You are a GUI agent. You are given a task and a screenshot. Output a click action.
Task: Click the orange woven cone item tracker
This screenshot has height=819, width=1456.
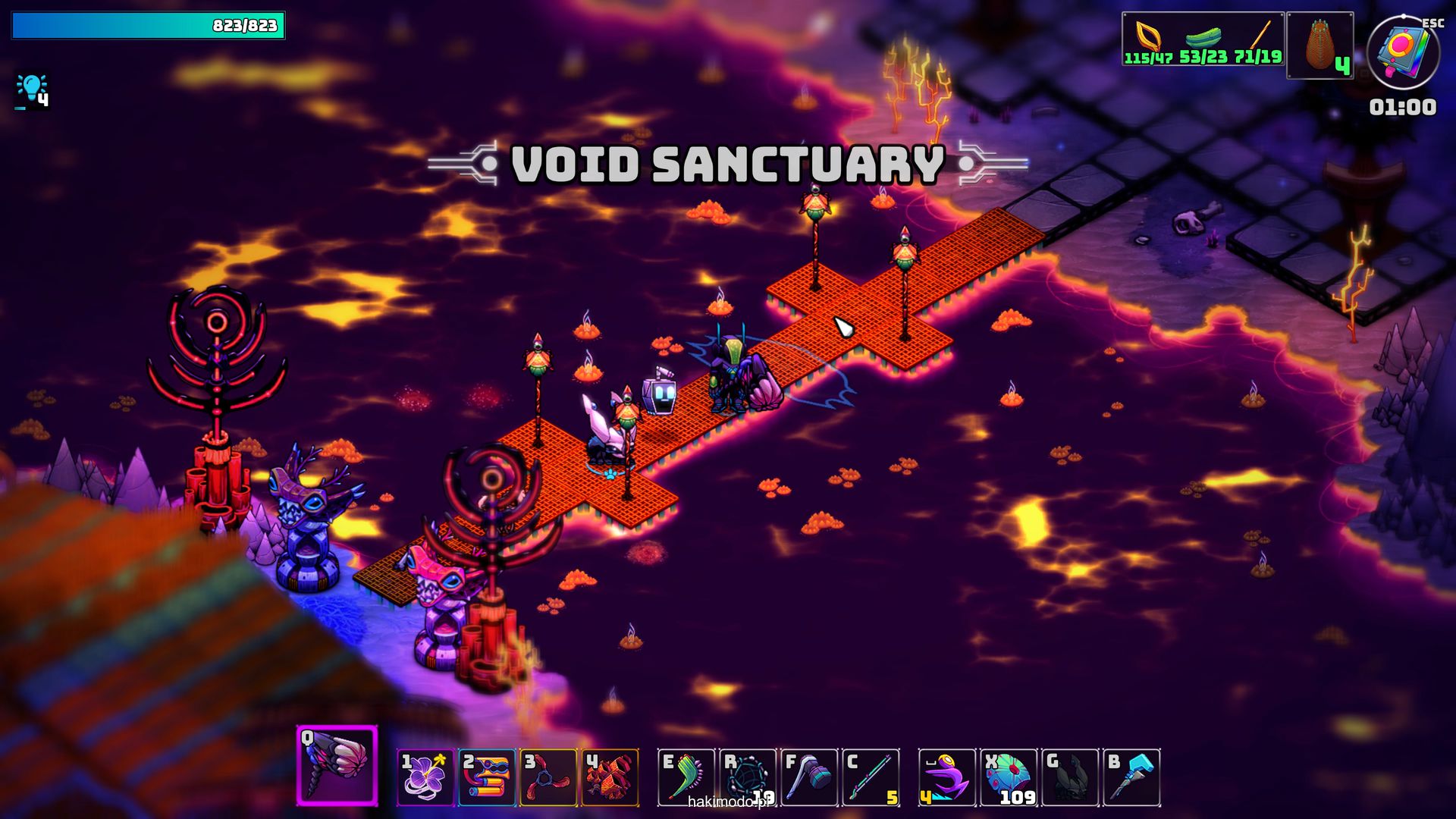(1319, 45)
